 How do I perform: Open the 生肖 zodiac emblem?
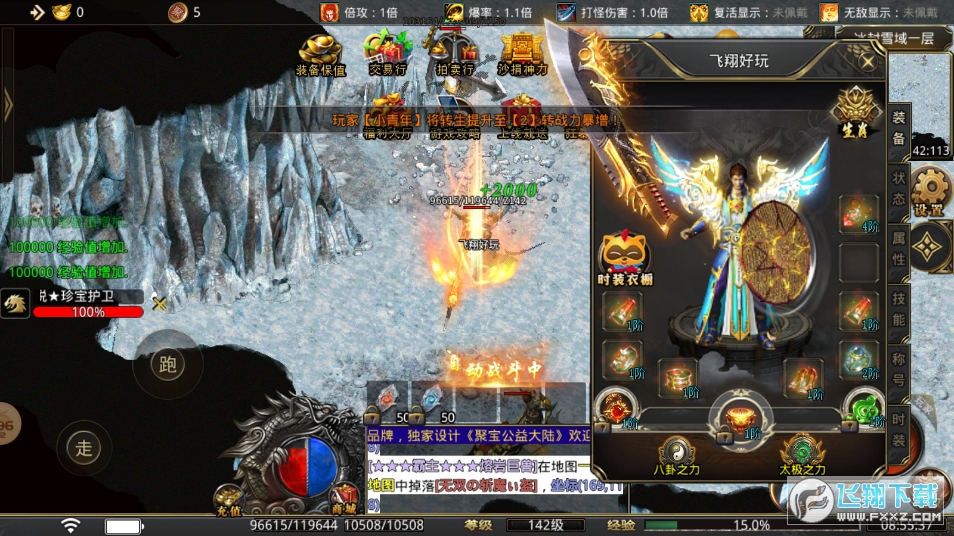pyautogui.click(x=857, y=113)
